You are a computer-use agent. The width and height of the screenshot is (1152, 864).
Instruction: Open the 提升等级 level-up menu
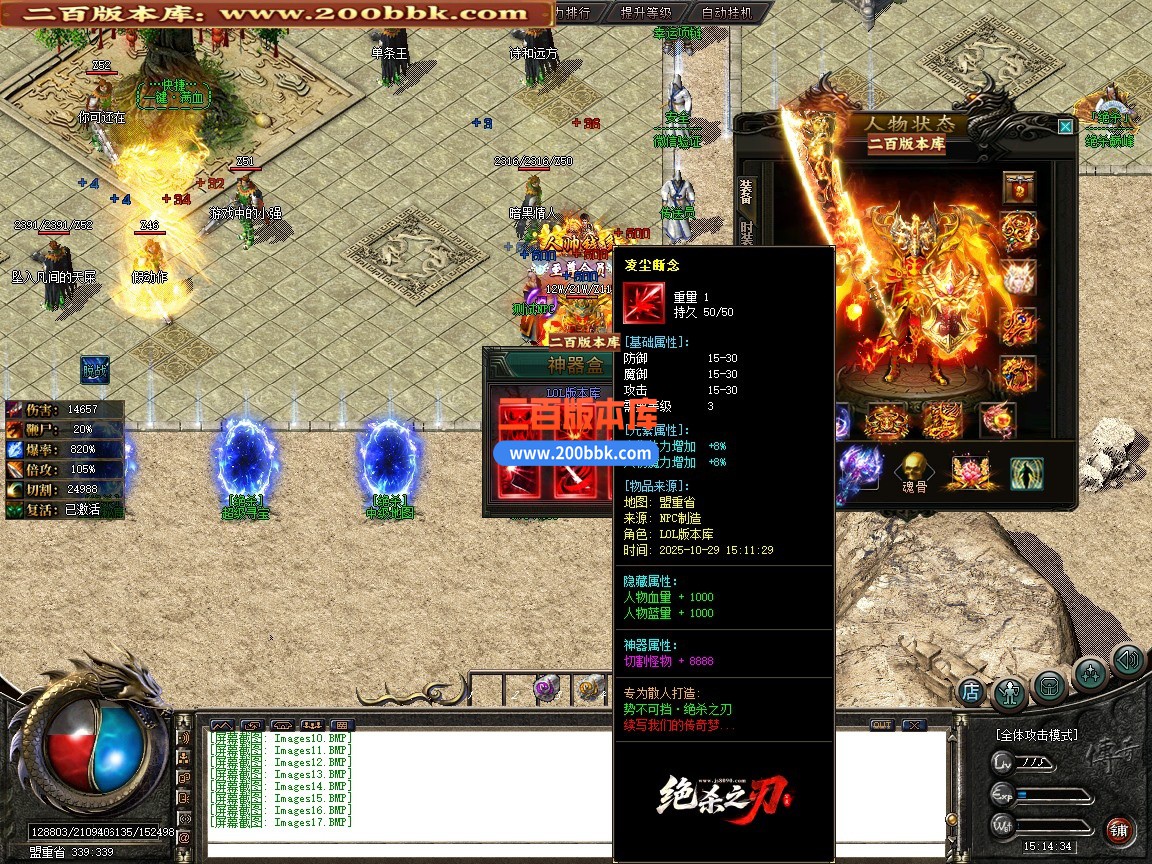pyautogui.click(x=646, y=13)
